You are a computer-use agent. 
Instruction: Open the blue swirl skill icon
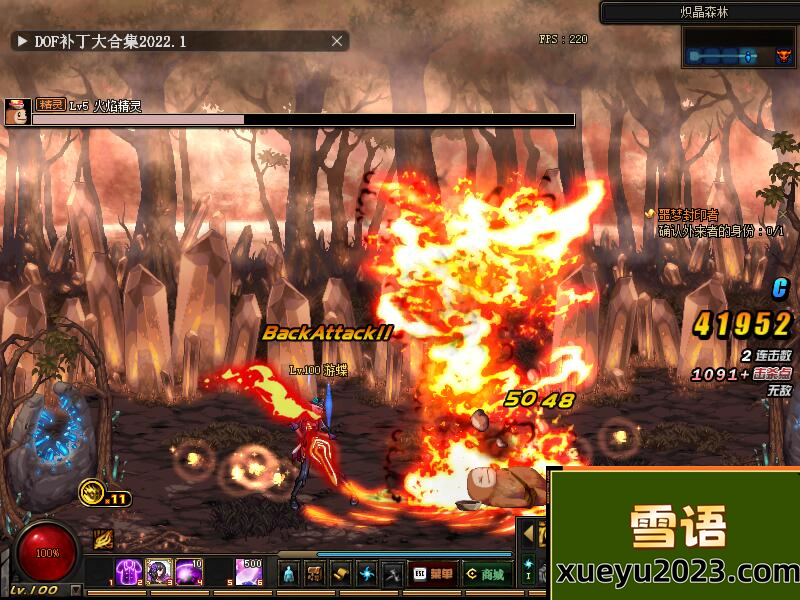point(367,574)
